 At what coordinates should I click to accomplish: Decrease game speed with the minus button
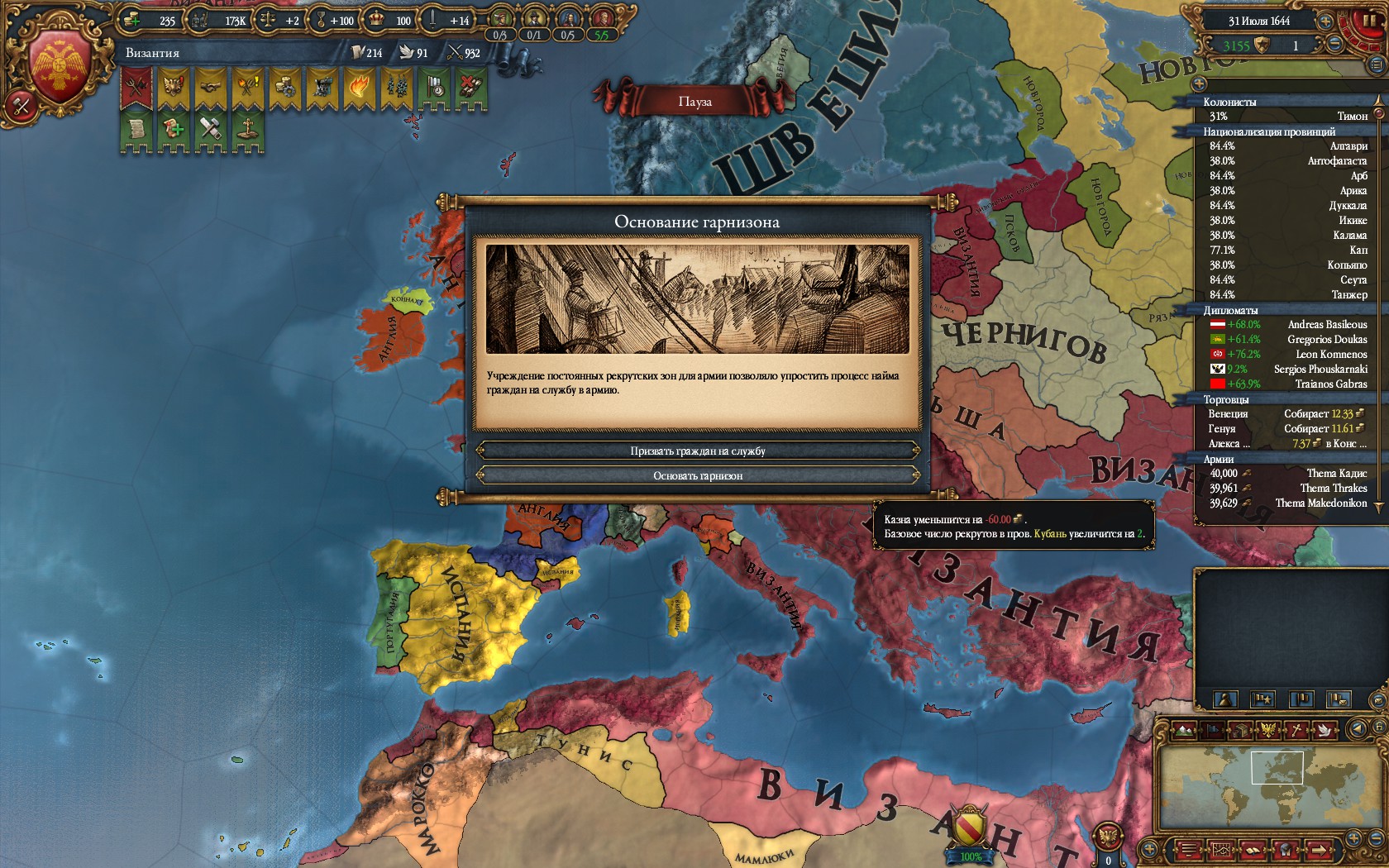tap(1334, 45)
